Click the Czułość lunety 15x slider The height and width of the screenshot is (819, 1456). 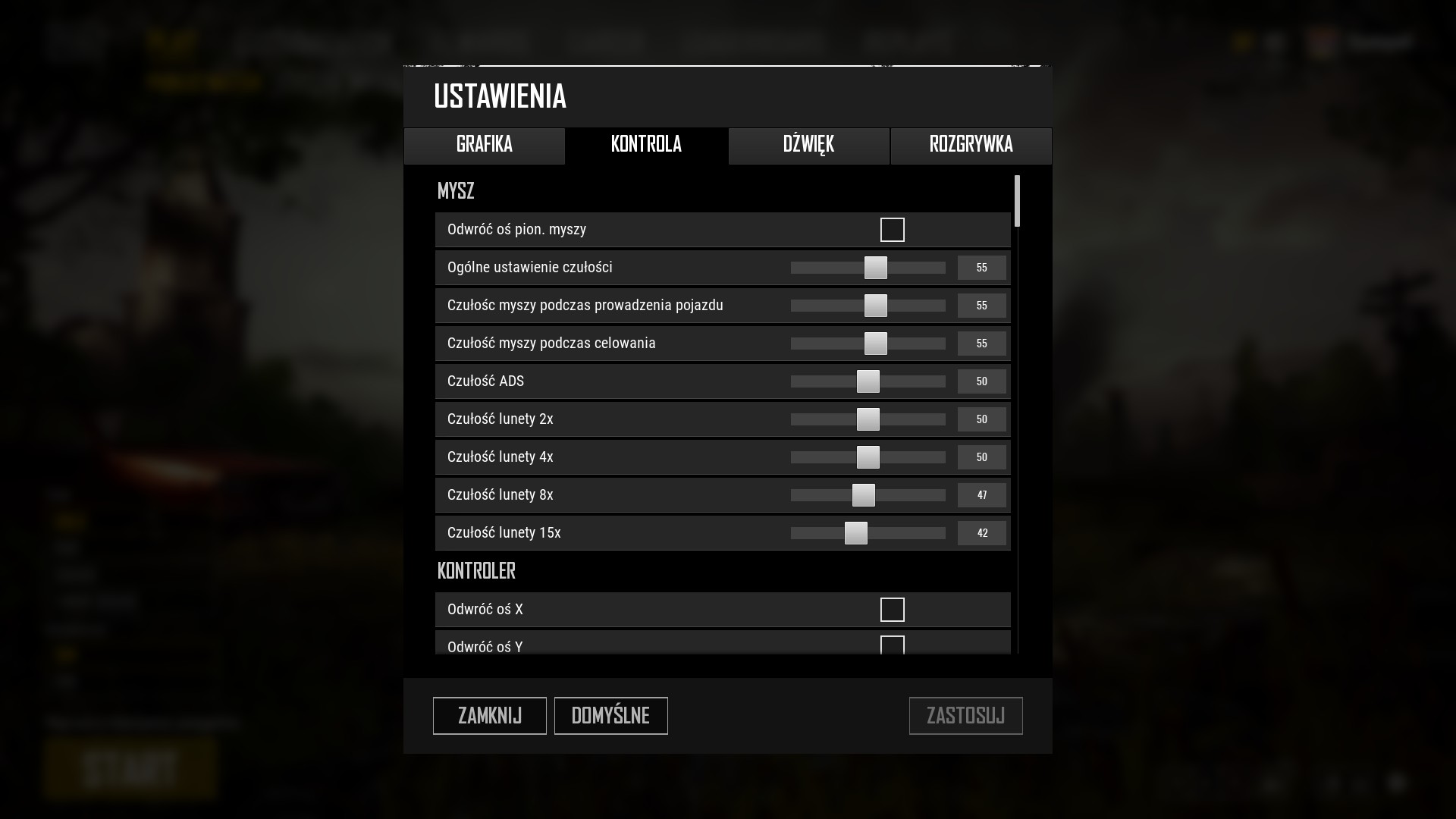pos(855,533)
